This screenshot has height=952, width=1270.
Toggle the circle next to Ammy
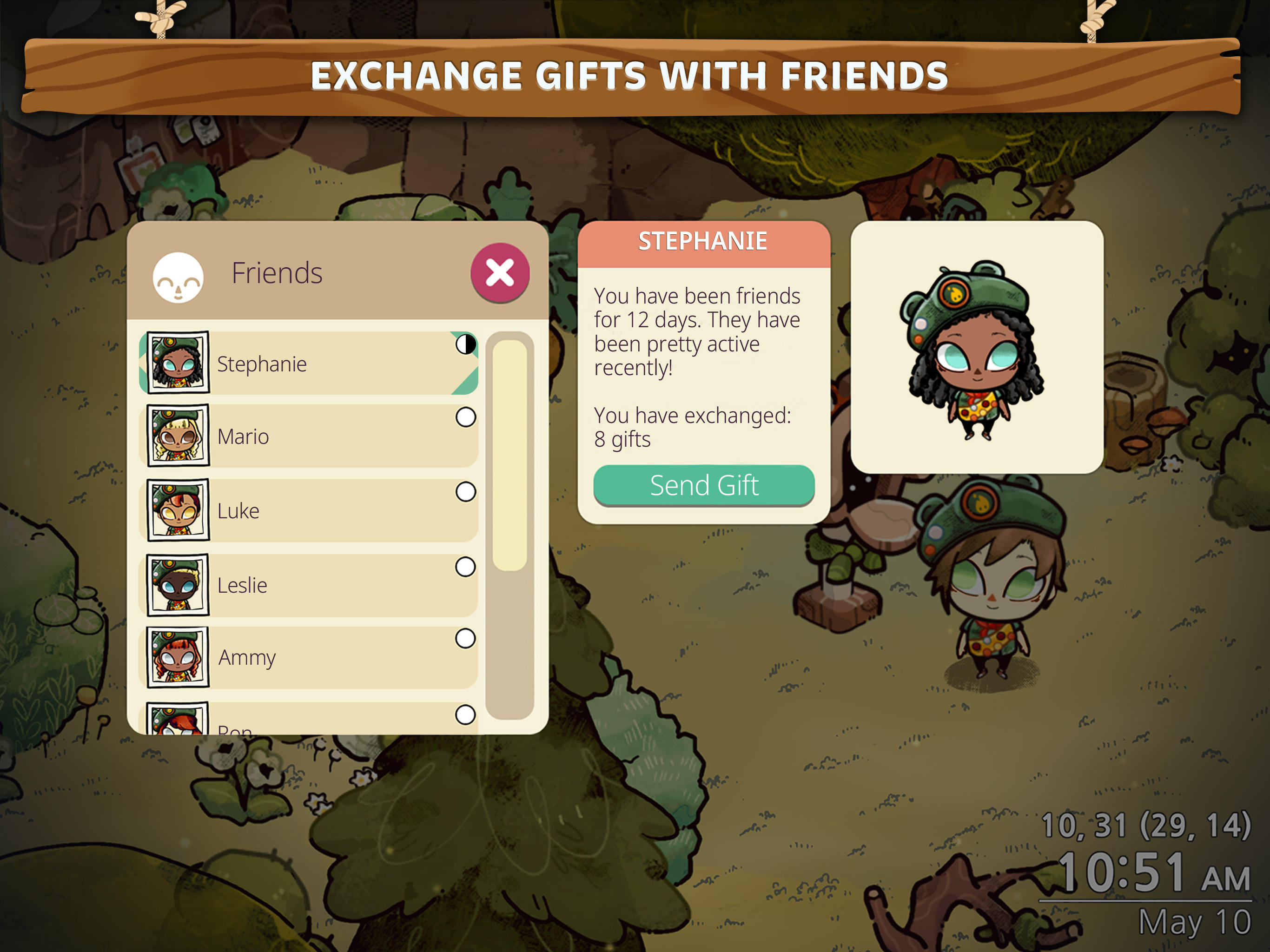465,640
